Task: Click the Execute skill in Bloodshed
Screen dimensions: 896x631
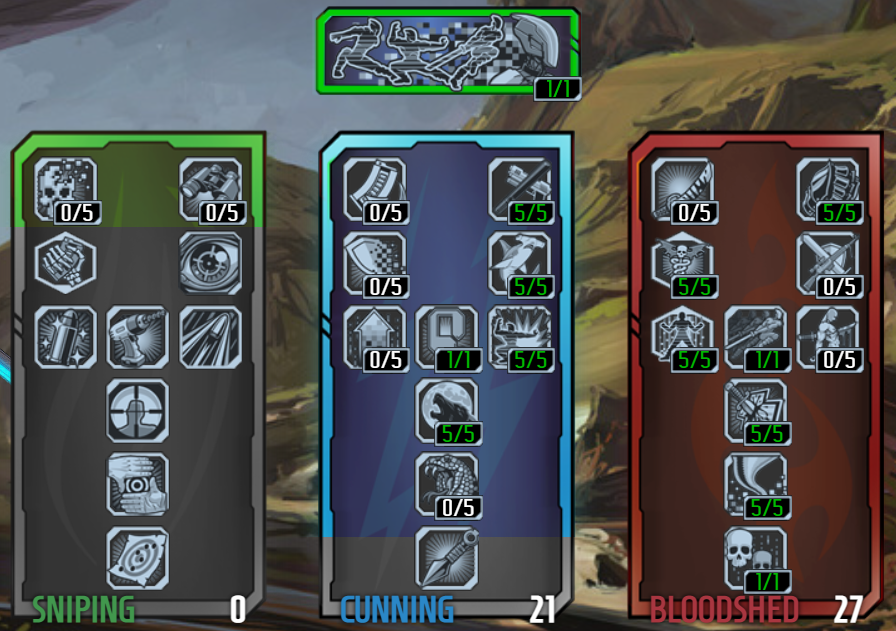Action: coord(756,336)
